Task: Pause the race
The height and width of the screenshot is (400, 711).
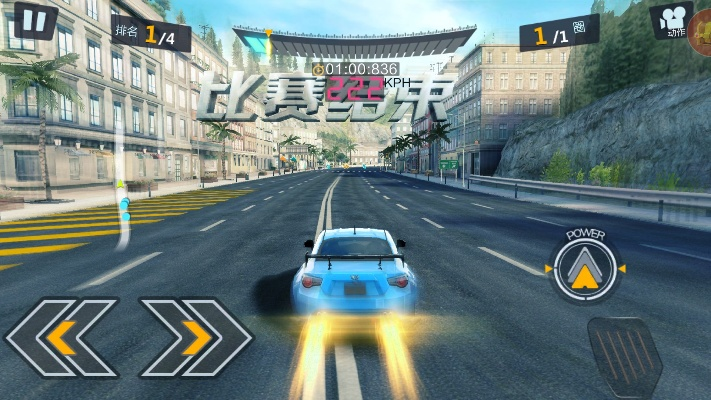Action: [35, 20]
